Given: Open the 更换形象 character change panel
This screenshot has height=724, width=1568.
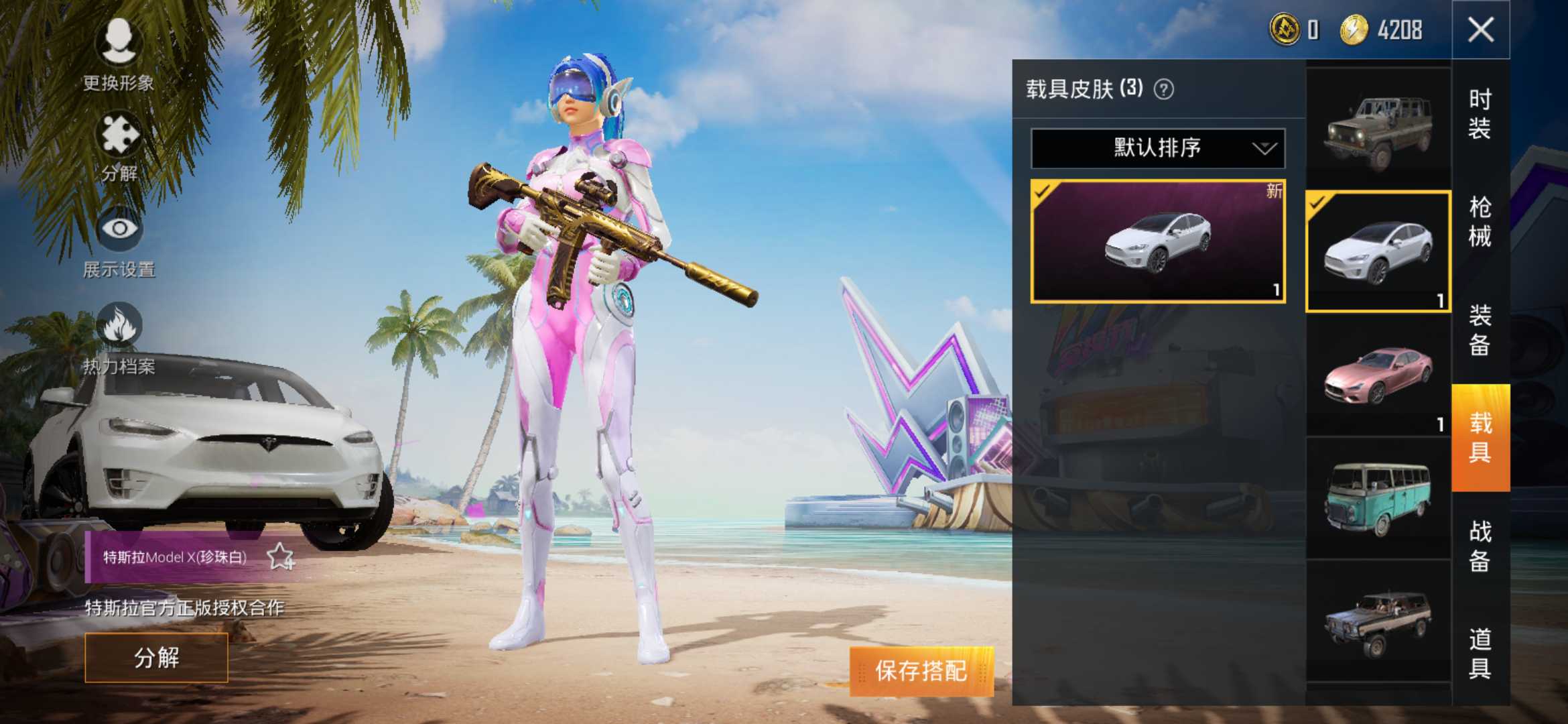Looking at the screenshot, I should (x=119, y=54).
